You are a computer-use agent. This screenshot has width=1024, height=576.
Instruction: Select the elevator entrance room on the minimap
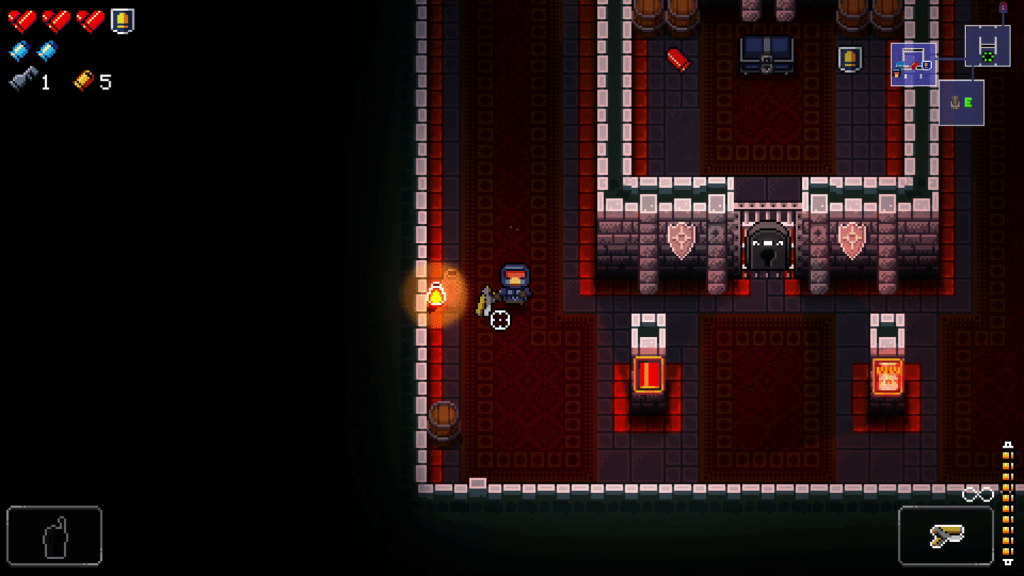point(961,102)
